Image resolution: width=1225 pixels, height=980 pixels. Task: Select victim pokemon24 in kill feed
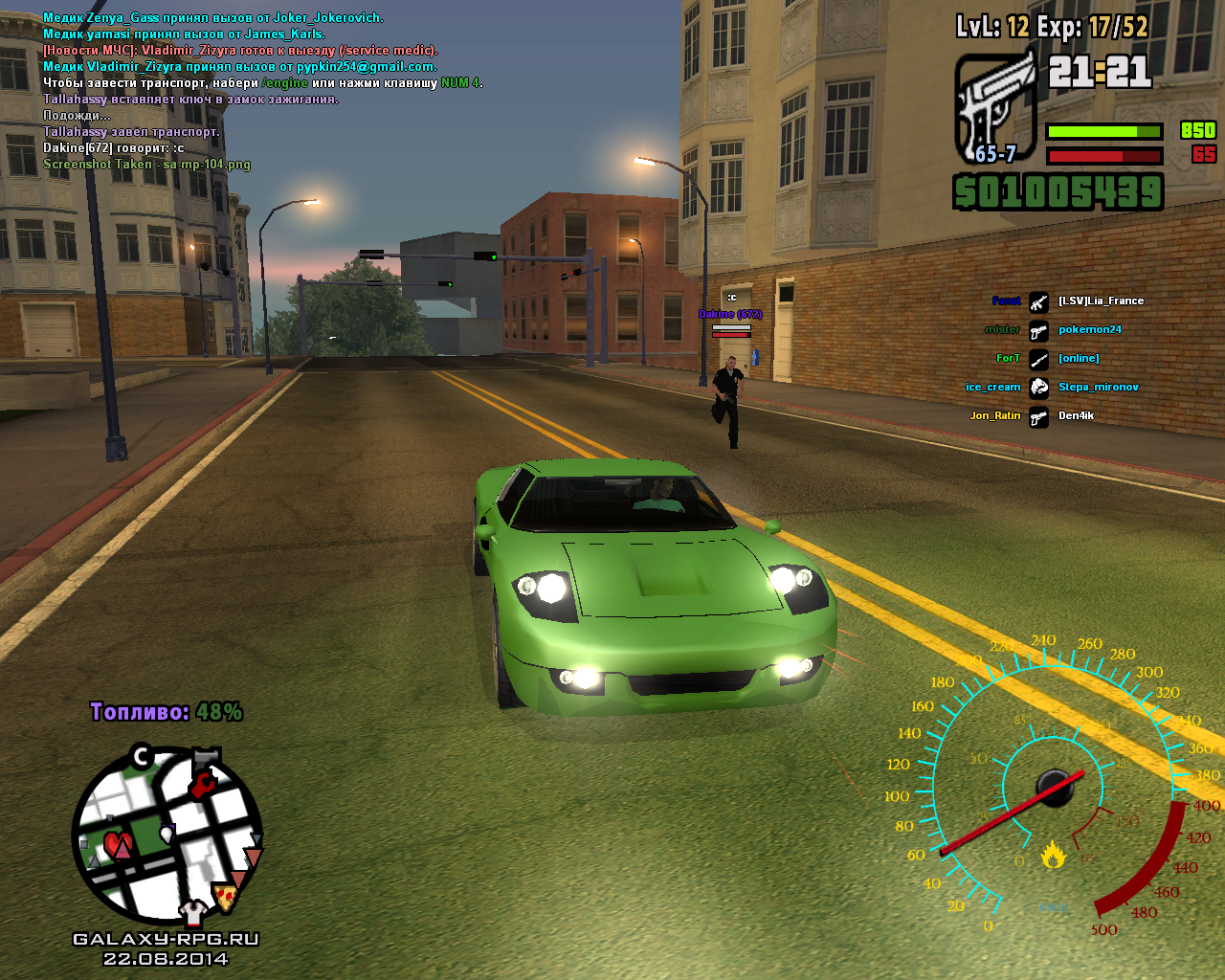tap(1089, 330)
